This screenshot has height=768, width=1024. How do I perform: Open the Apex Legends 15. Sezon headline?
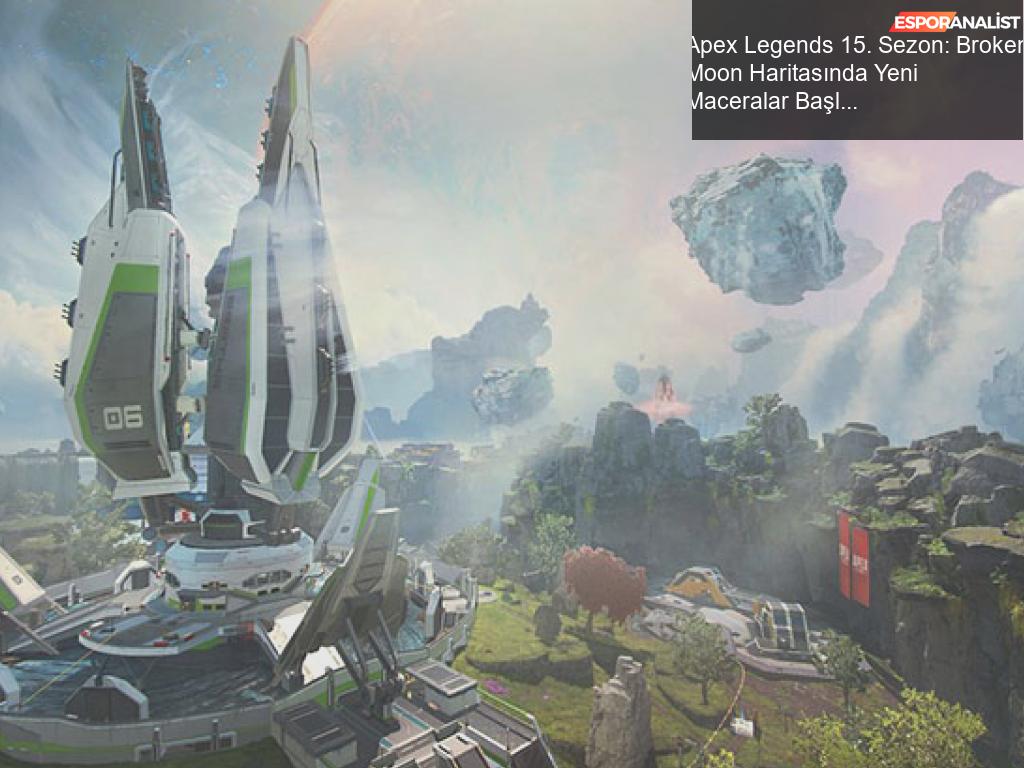coord(855,74)
